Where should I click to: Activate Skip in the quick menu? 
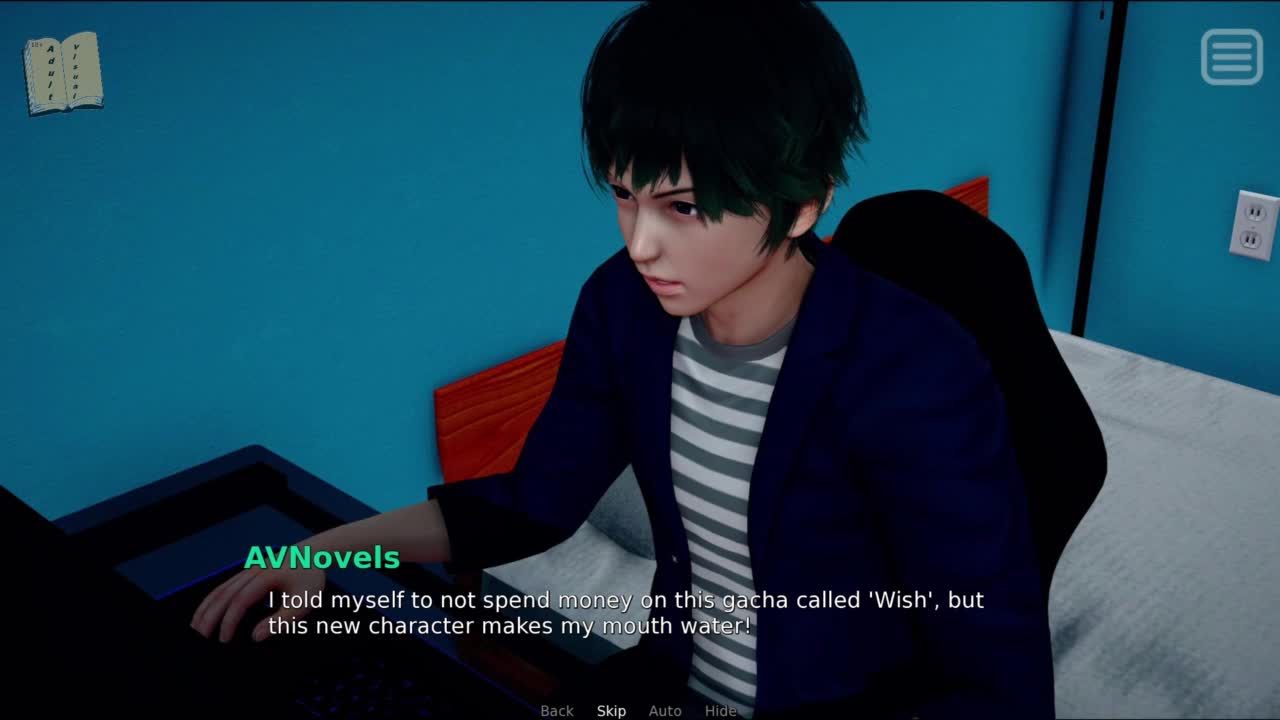coord(611,711)
